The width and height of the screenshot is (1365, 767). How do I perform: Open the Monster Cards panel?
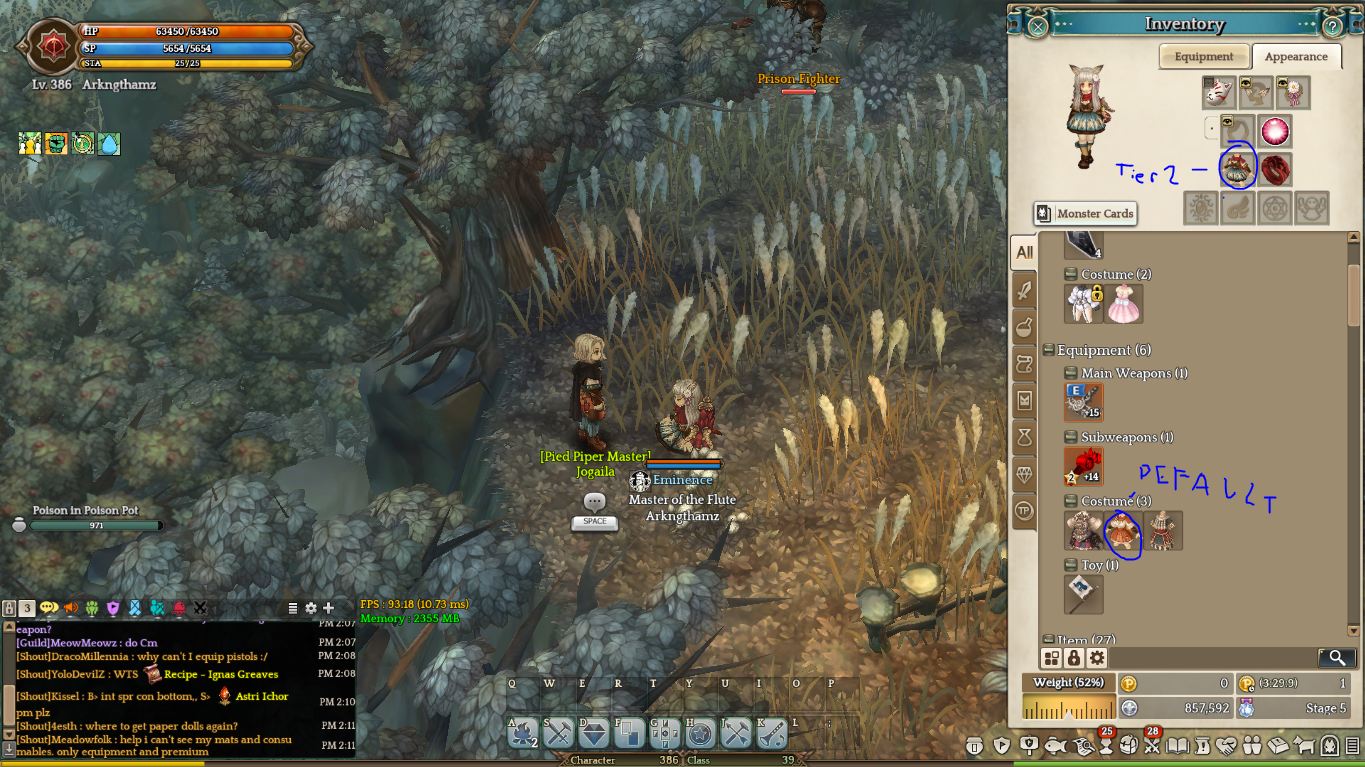point(1085,213)
